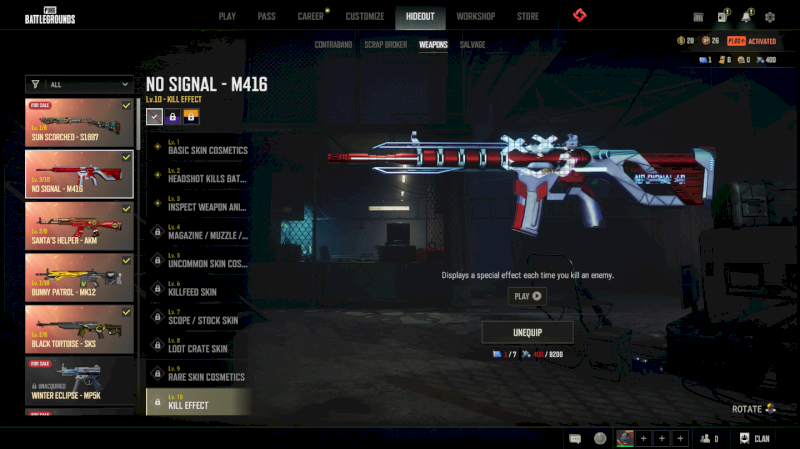Image resolution: width=800 pixels, height=449 pixels.
Task: Open the settings gear icon
Action: pos(770,17)
